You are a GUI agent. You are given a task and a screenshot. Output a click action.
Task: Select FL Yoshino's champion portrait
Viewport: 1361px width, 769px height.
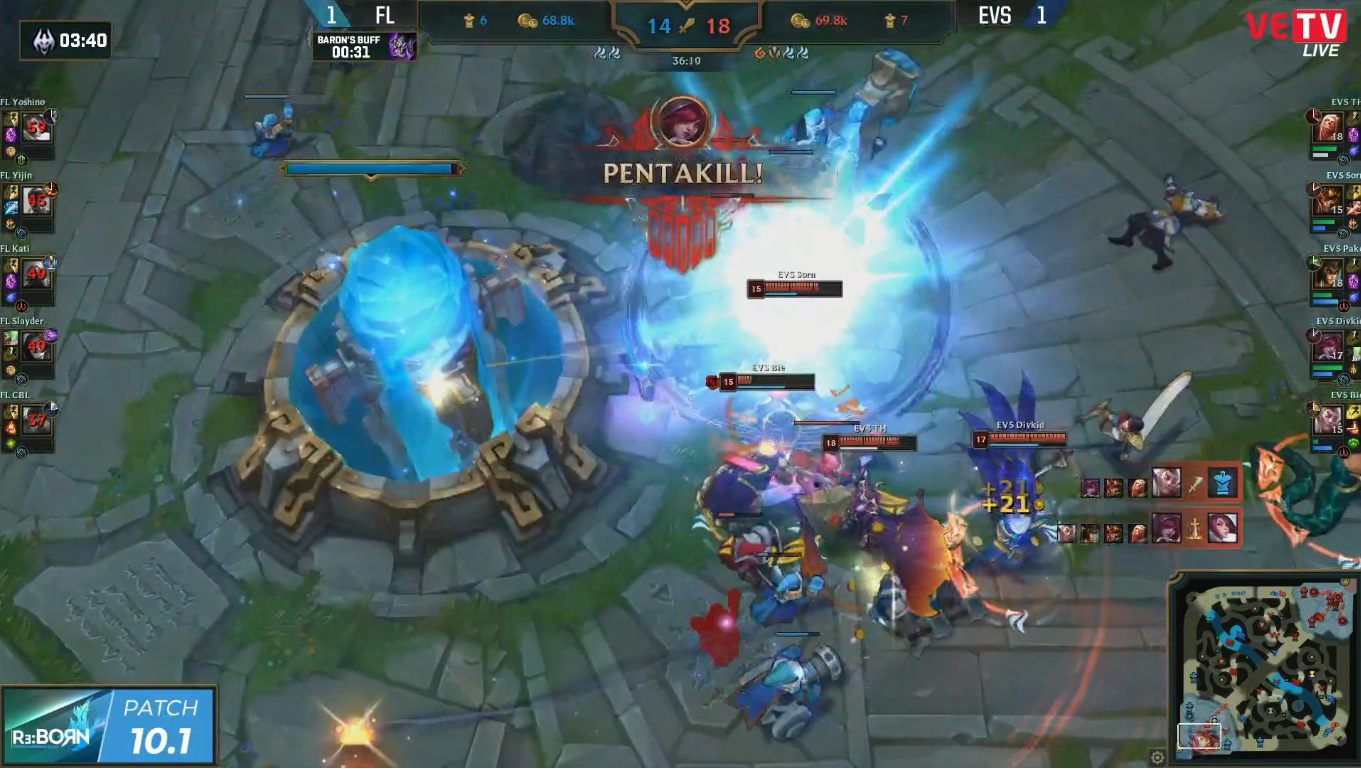point(37,128)
